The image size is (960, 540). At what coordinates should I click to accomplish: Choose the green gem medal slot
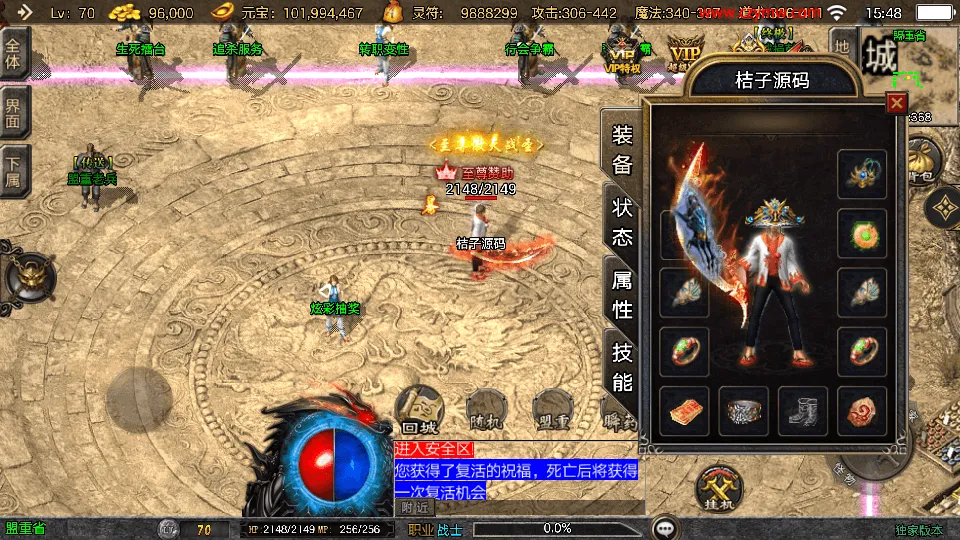click(862, 234)
